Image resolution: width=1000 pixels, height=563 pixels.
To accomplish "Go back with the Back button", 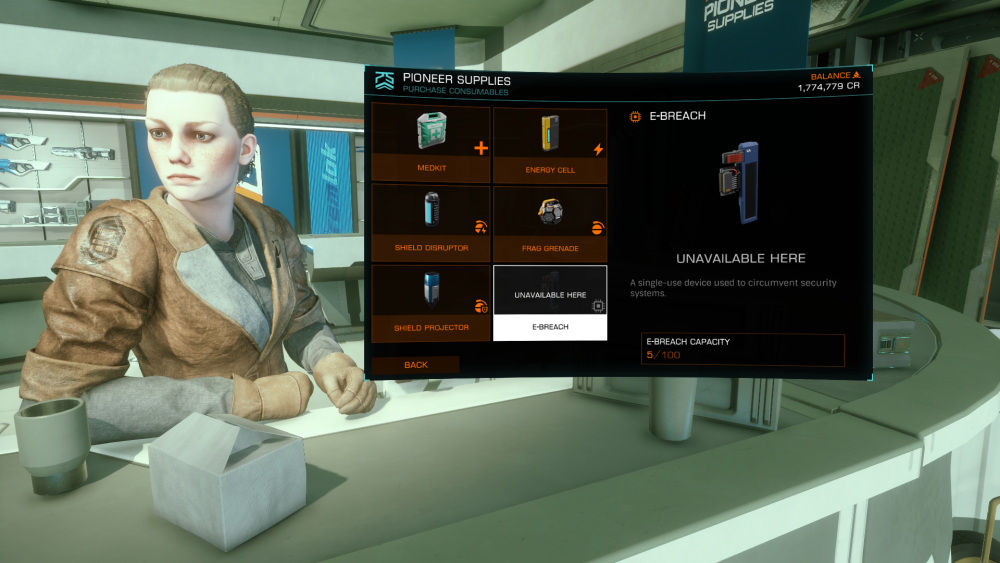I will 416,365.
